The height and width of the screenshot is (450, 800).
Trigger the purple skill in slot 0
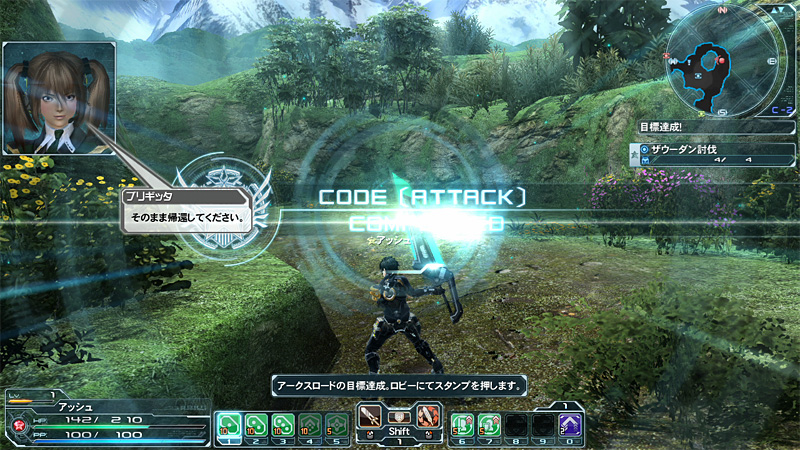(x=570, y=425)
